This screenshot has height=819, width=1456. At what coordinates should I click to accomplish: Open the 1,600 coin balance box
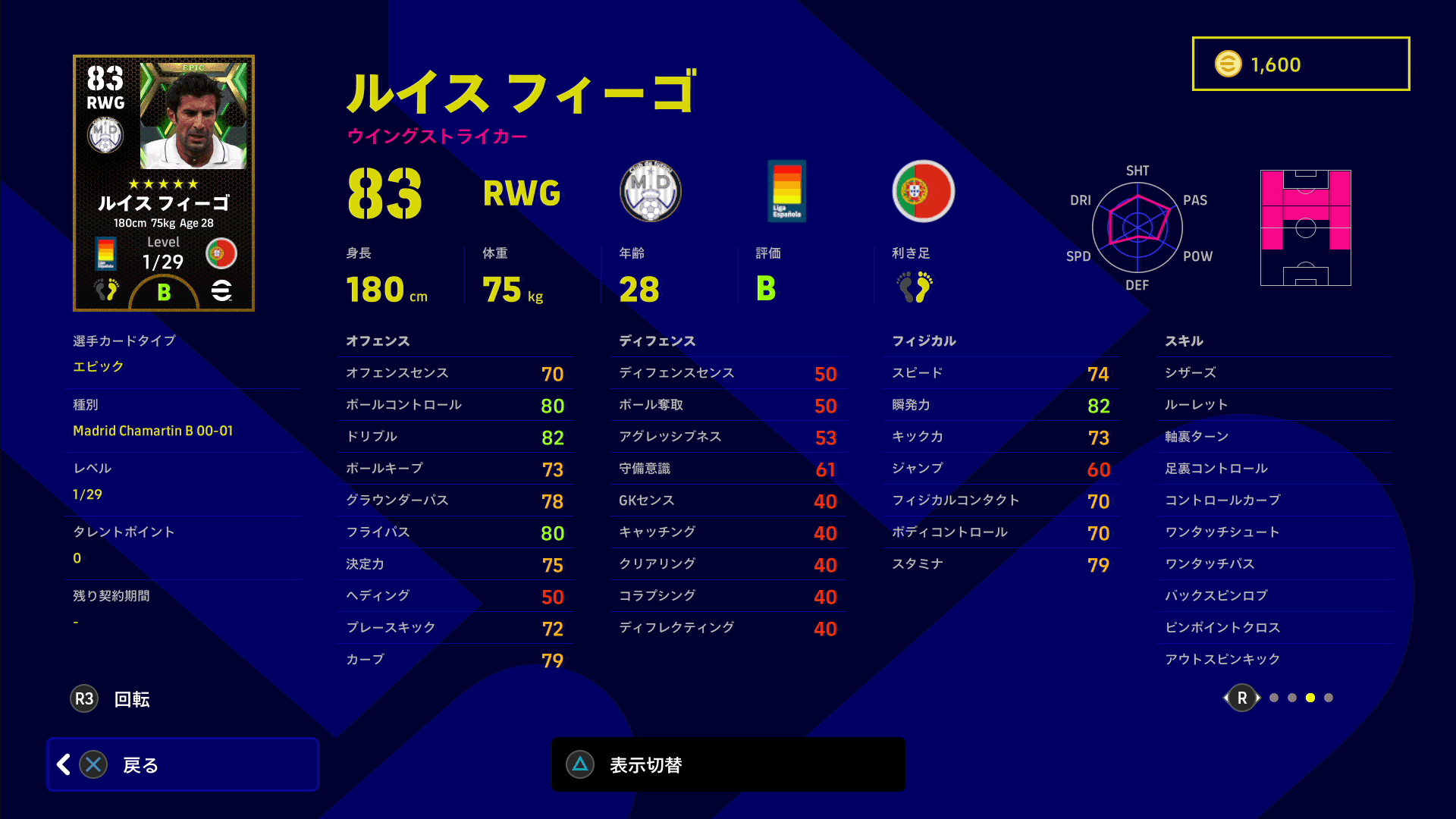[x=1301, y=64]
